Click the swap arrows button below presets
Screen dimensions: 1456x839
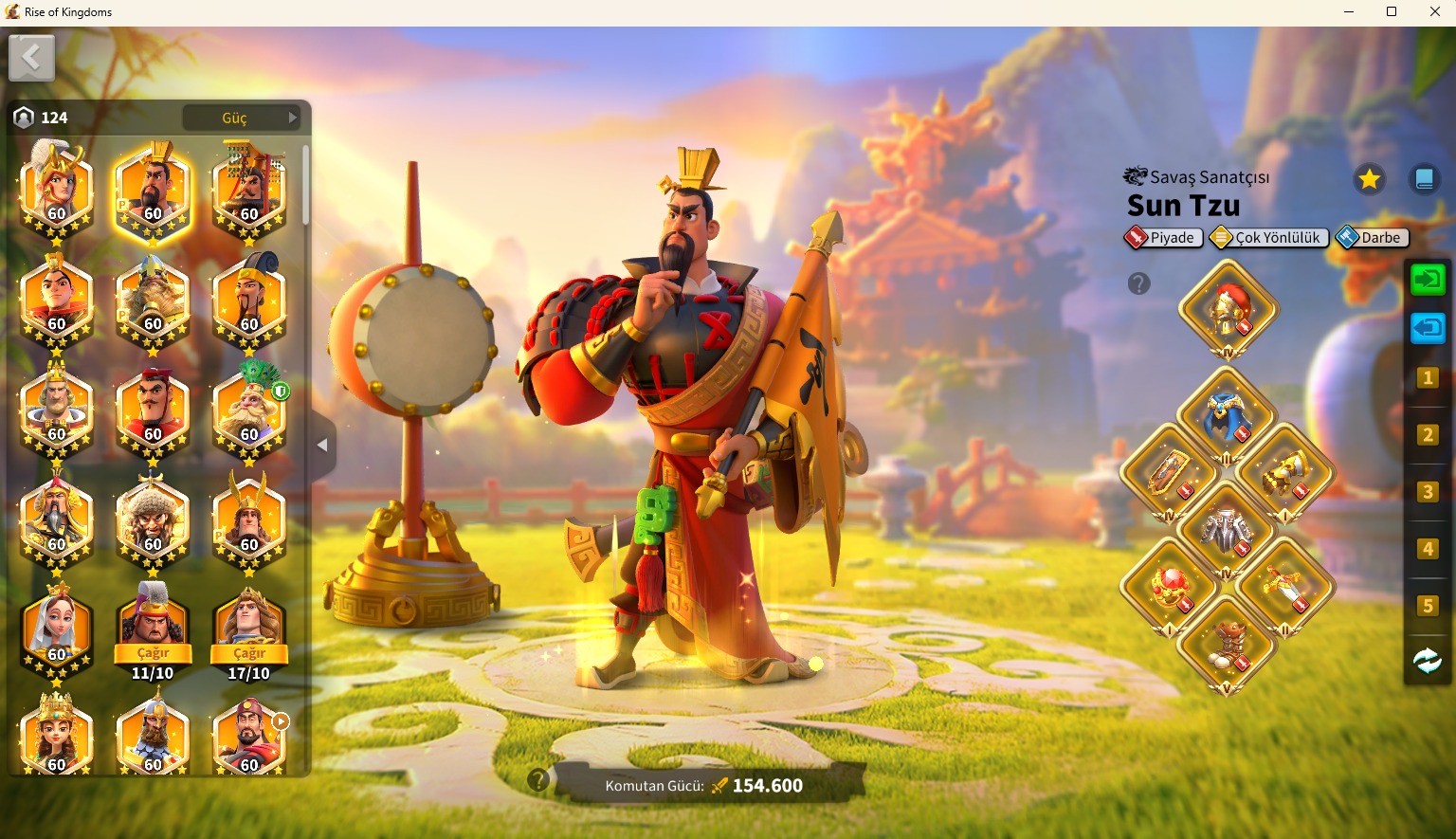coord(1428,660)
